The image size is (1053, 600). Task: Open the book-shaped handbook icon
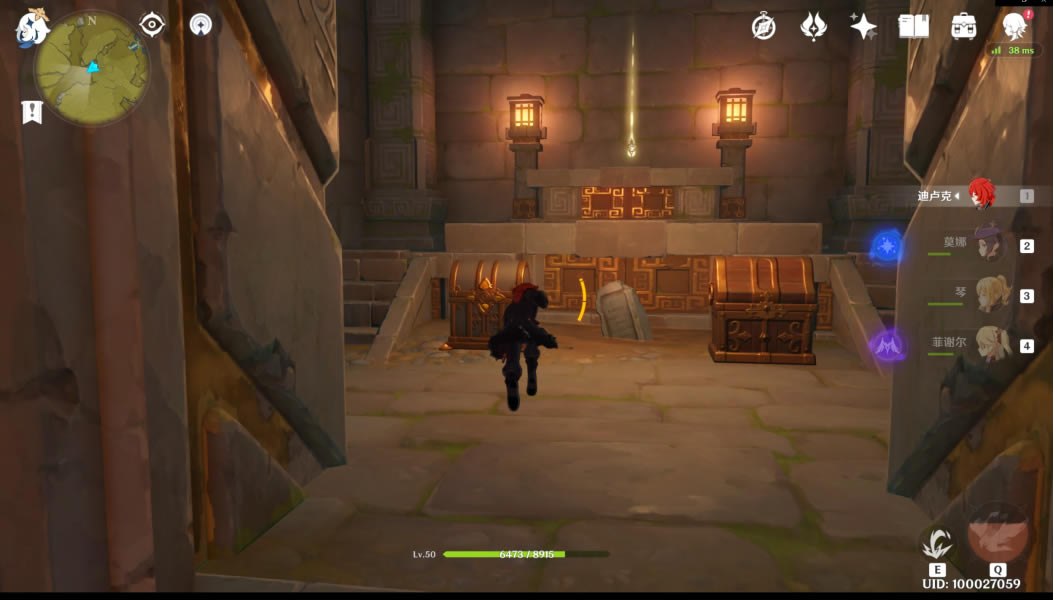pyautogui.click(x=914, y=27)
